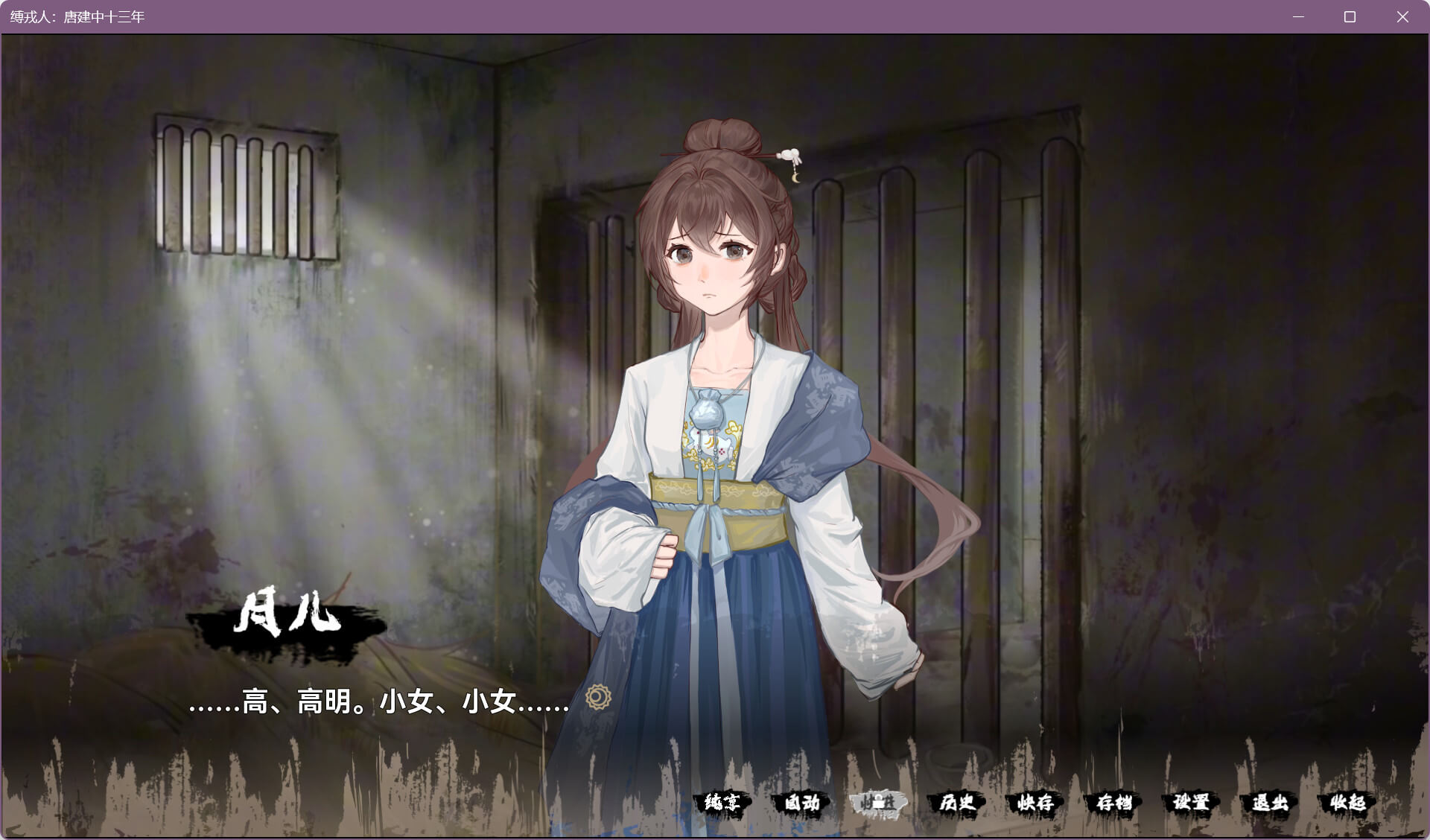Quick save with the 快存 button
The height and width of the screenshot is (840, 1430).
1035,803
